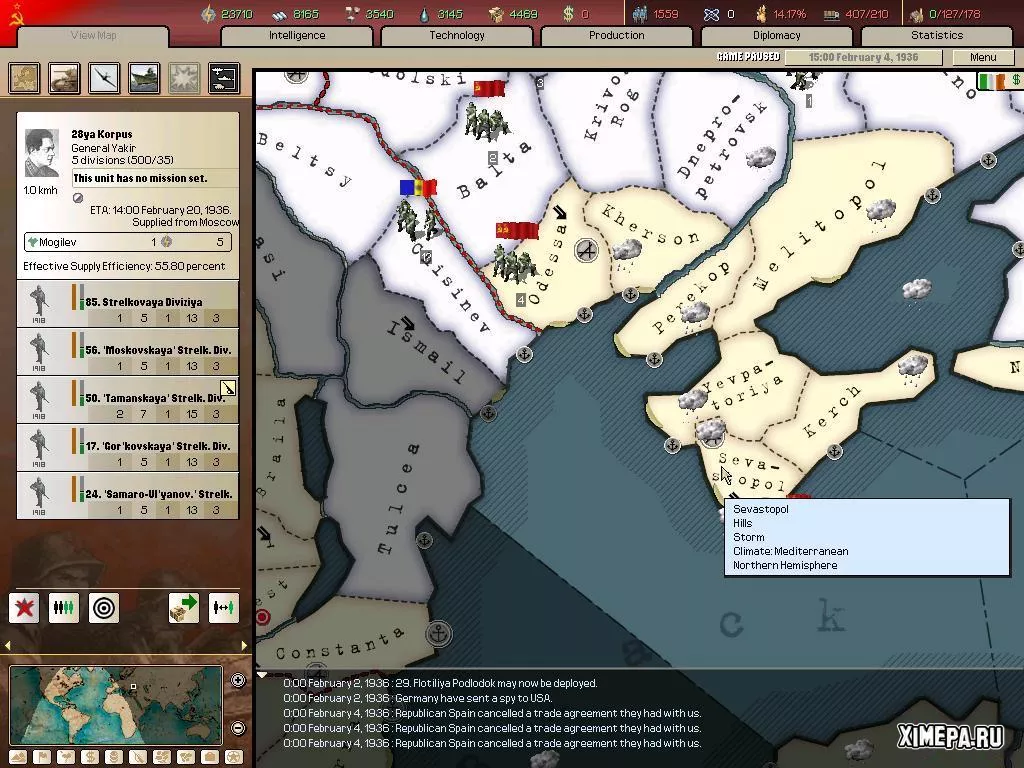Screen dimensions: 1024x768
Task: Click the crate with green arrow button
Action: click(x=183, y=607)
